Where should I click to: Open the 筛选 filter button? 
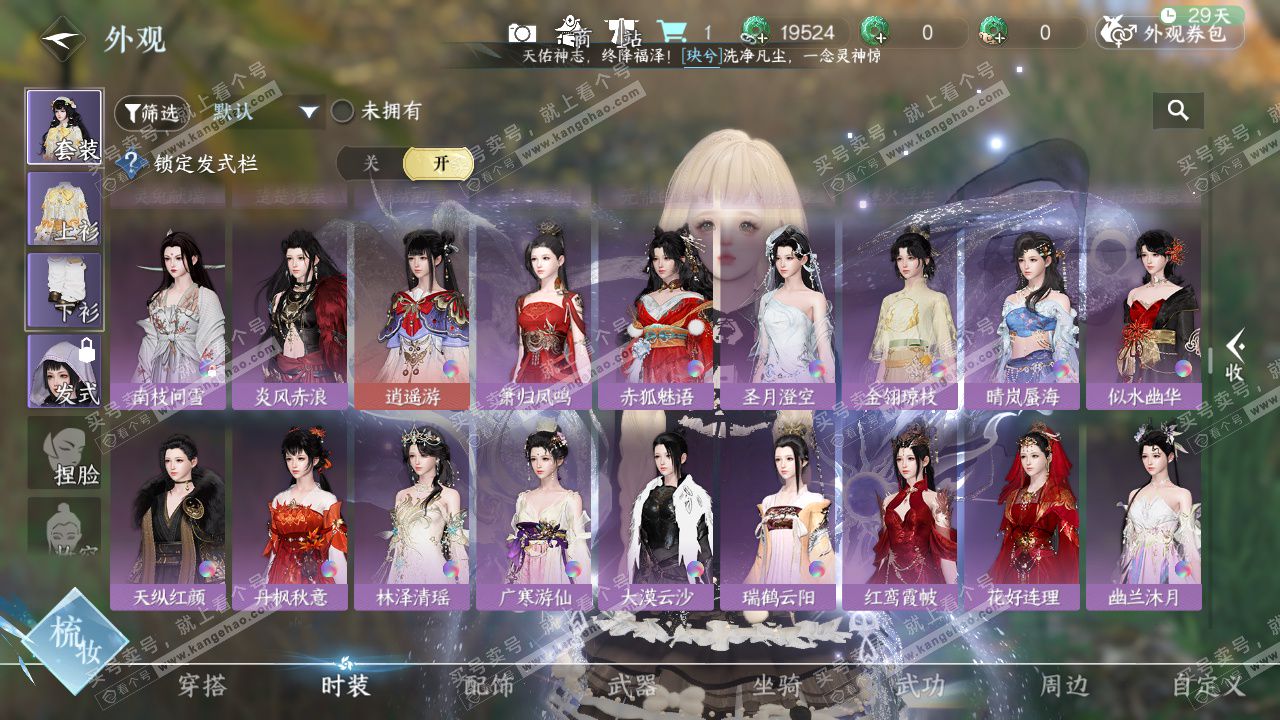pos(151,113)
